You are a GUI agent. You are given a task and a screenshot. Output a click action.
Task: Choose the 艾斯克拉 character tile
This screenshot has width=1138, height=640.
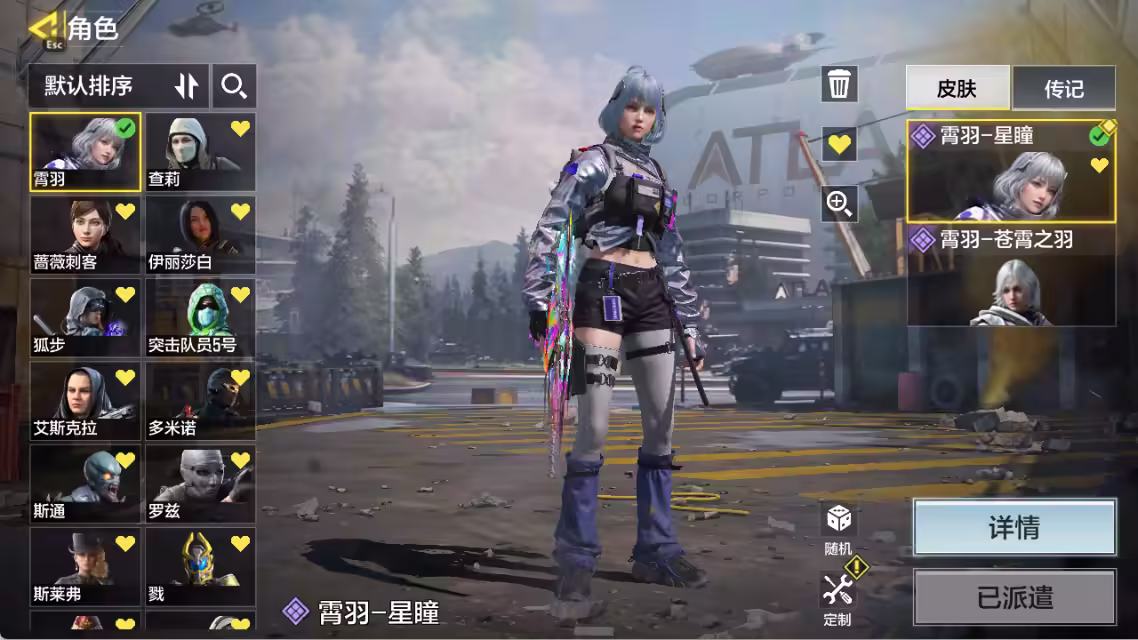[x=85, y=401]
